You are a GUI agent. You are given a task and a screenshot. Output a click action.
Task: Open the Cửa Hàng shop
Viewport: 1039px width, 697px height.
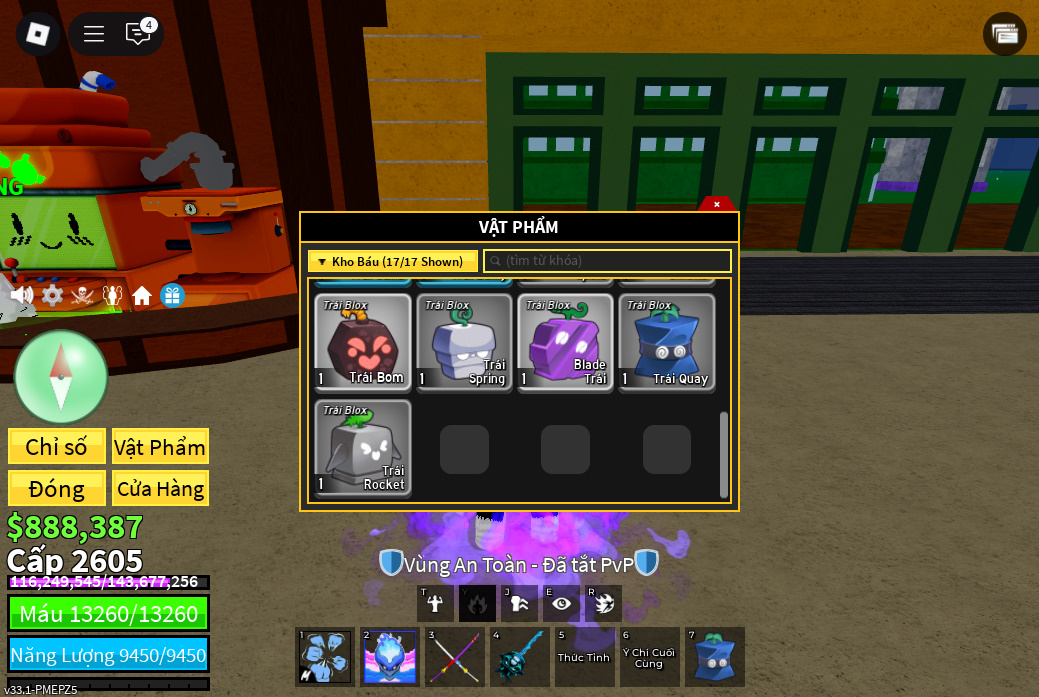[160, 489]
